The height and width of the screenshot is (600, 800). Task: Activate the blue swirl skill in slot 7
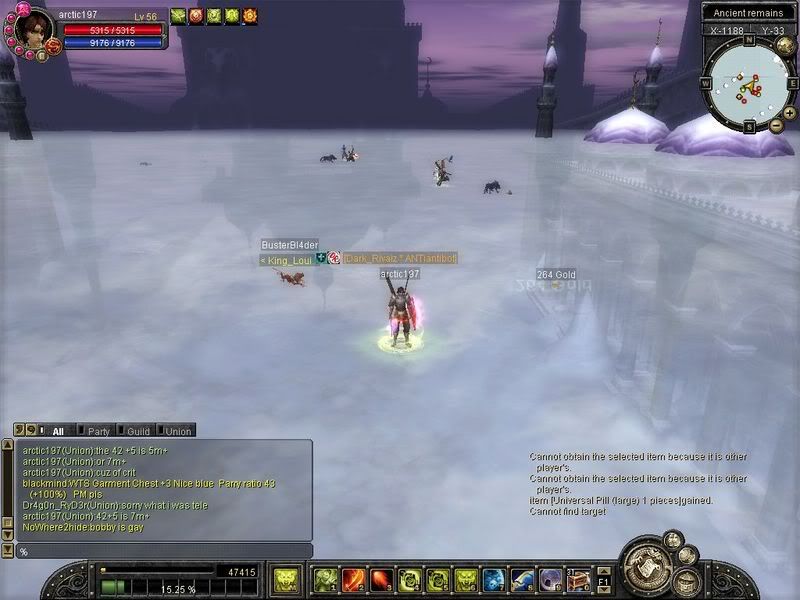[494, 580]
